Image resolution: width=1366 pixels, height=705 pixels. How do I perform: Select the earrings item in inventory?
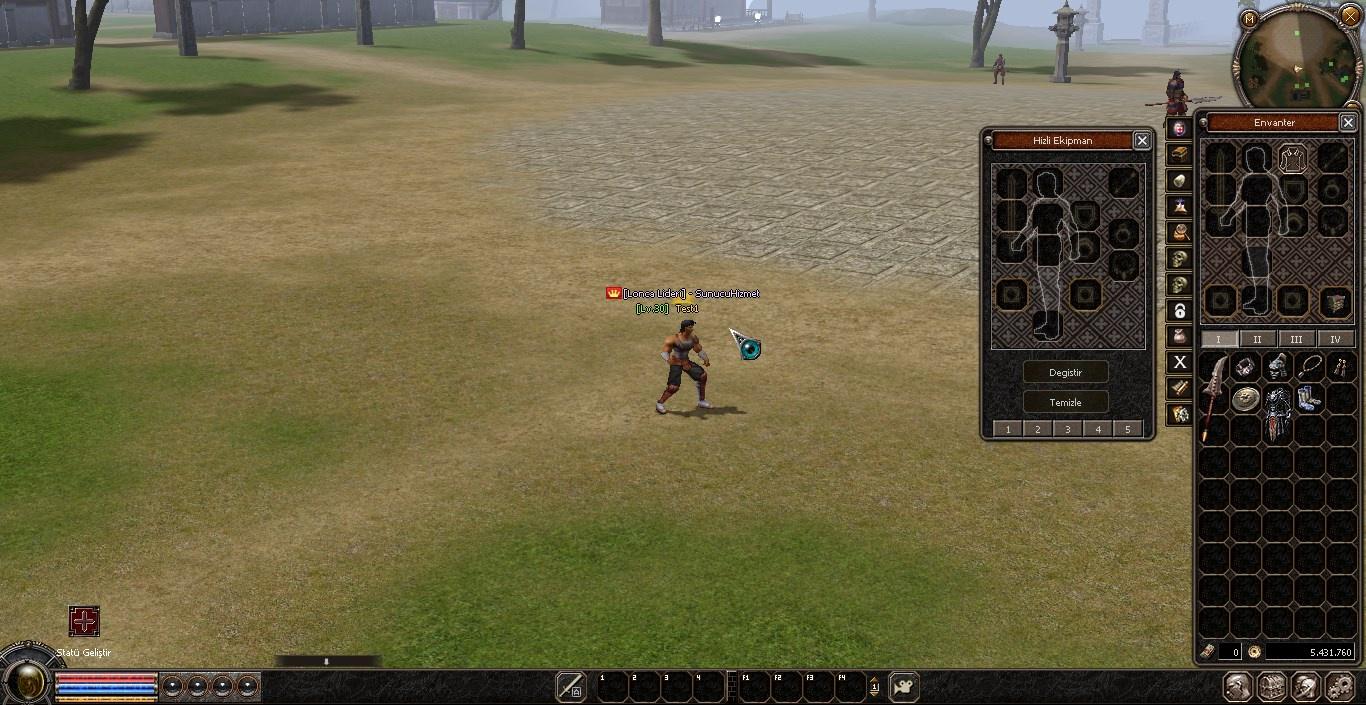click(x=1340, y=367)
